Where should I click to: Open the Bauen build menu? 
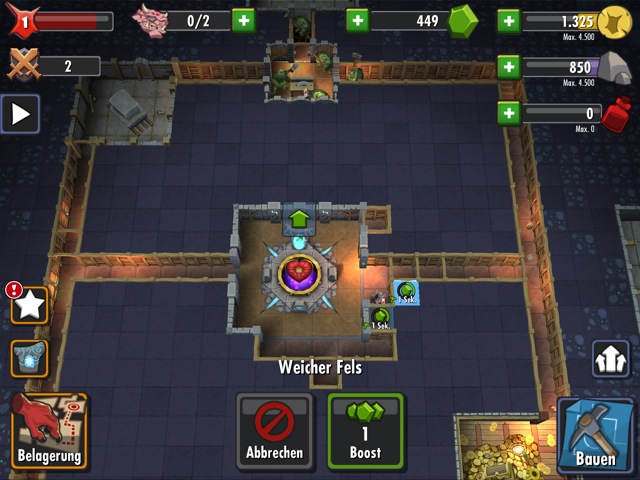click(x=595, y=435)
